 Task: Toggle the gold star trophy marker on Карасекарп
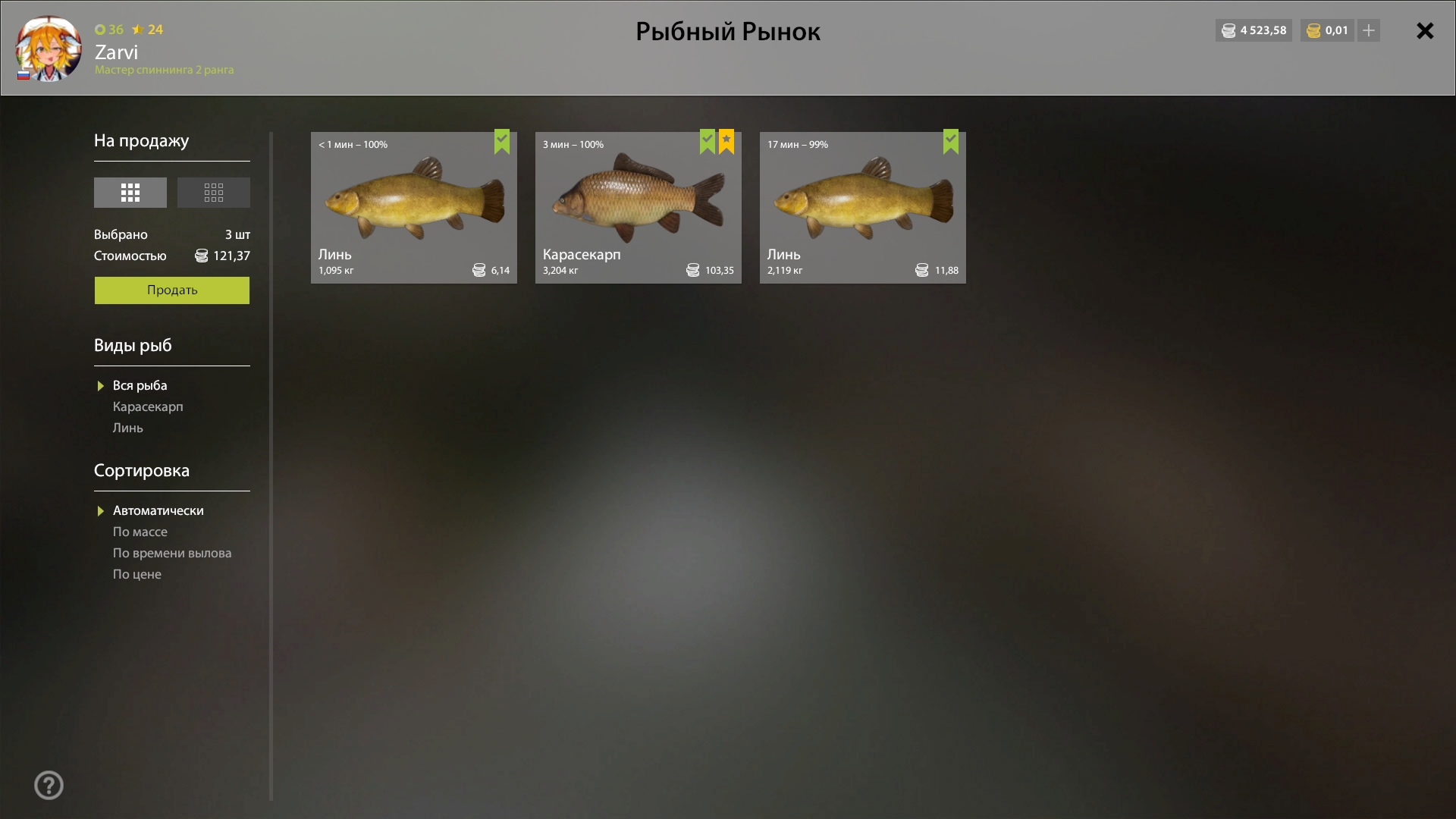coord(726,141)
